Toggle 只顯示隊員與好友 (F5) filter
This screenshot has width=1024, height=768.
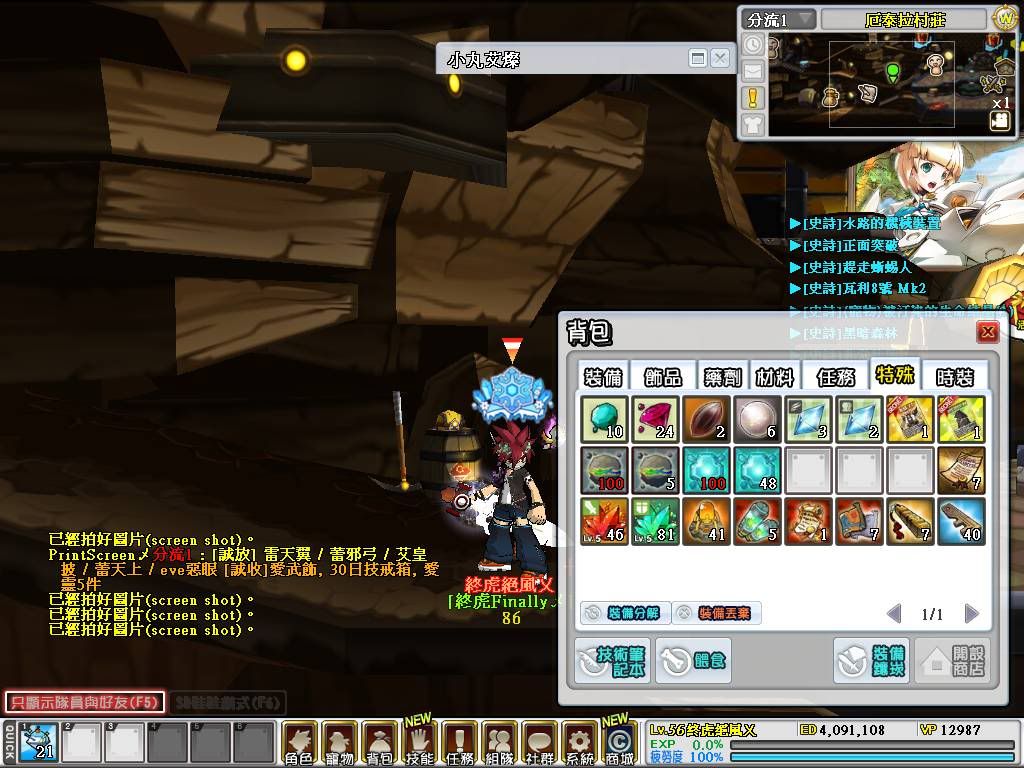[x=84, y=702]
